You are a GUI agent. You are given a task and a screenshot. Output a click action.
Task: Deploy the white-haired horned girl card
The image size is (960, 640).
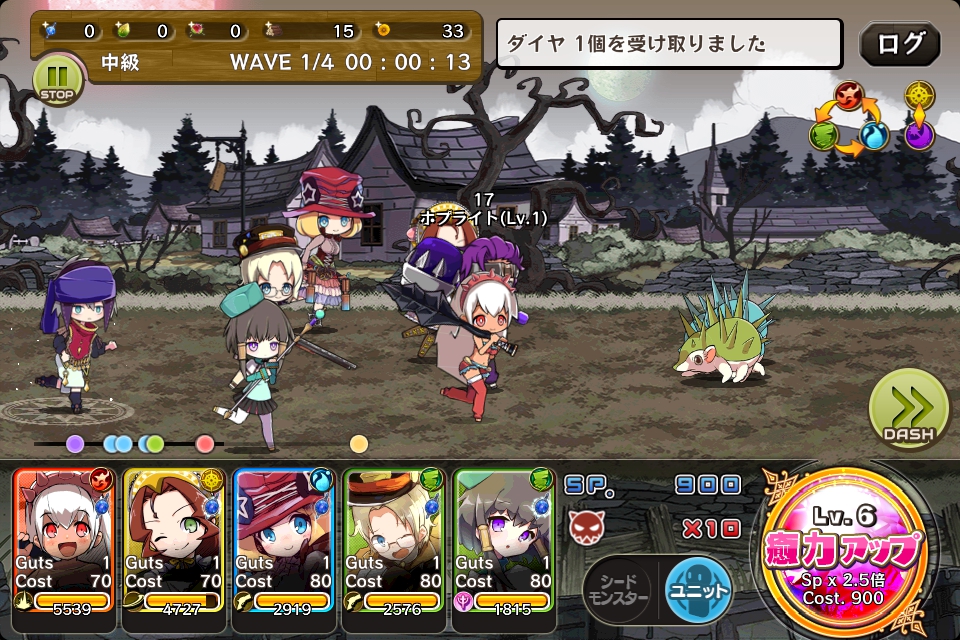[x=64, y=540]
